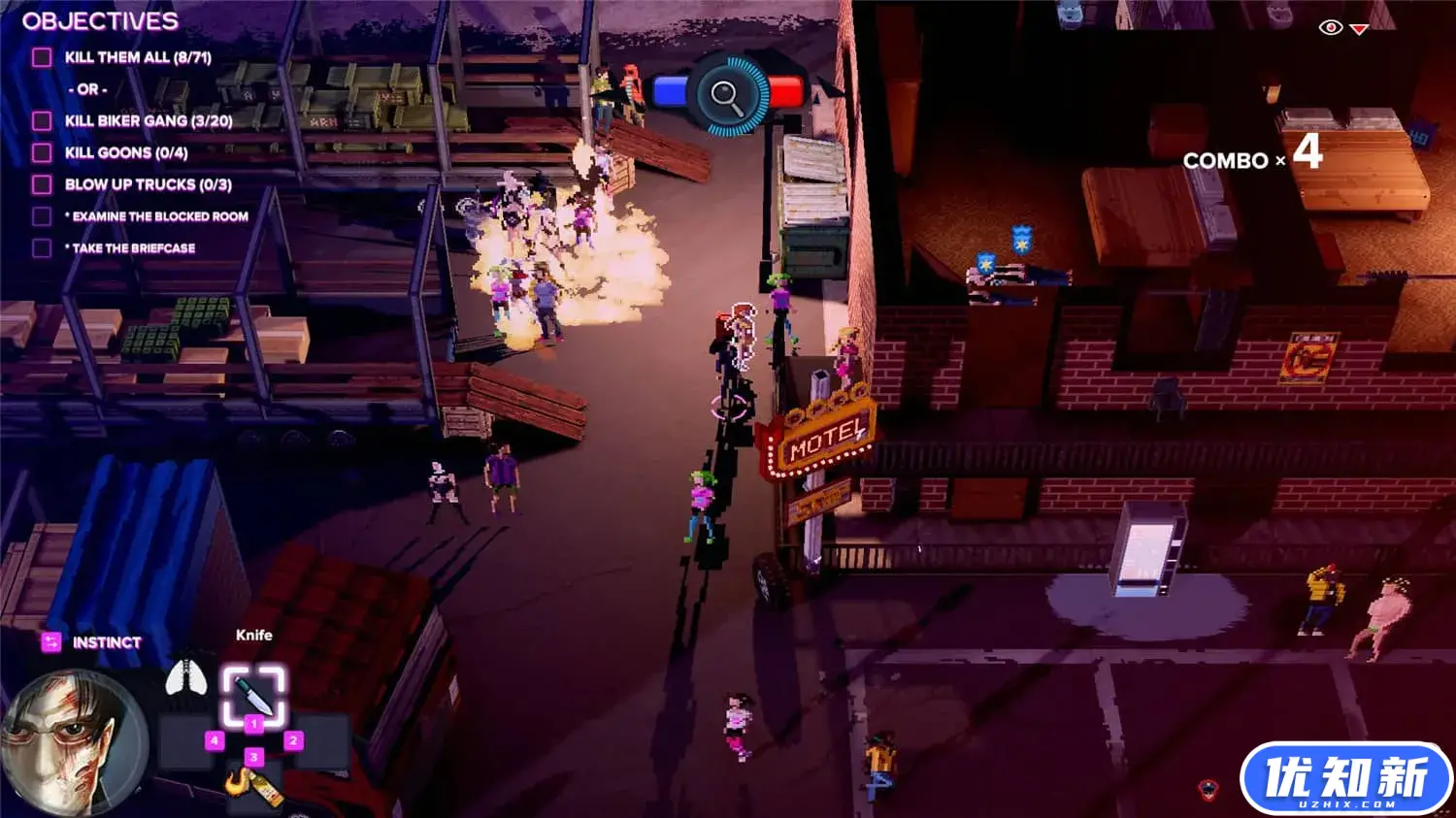Select the Knife weapon slot
Viewport: 1456px width, 818px height.
pos(253,694)
